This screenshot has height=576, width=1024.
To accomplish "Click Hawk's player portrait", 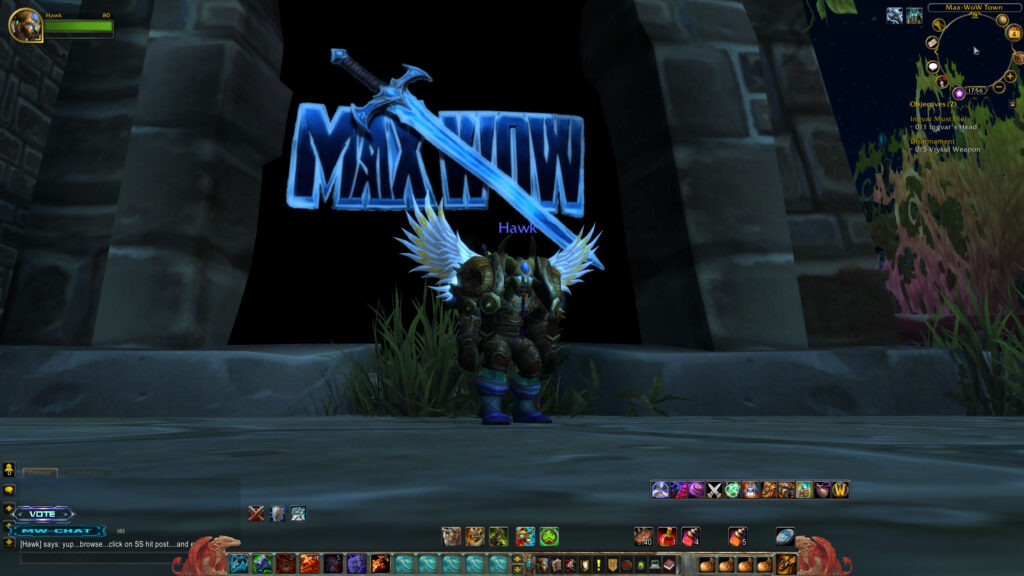I will [25, 25].
